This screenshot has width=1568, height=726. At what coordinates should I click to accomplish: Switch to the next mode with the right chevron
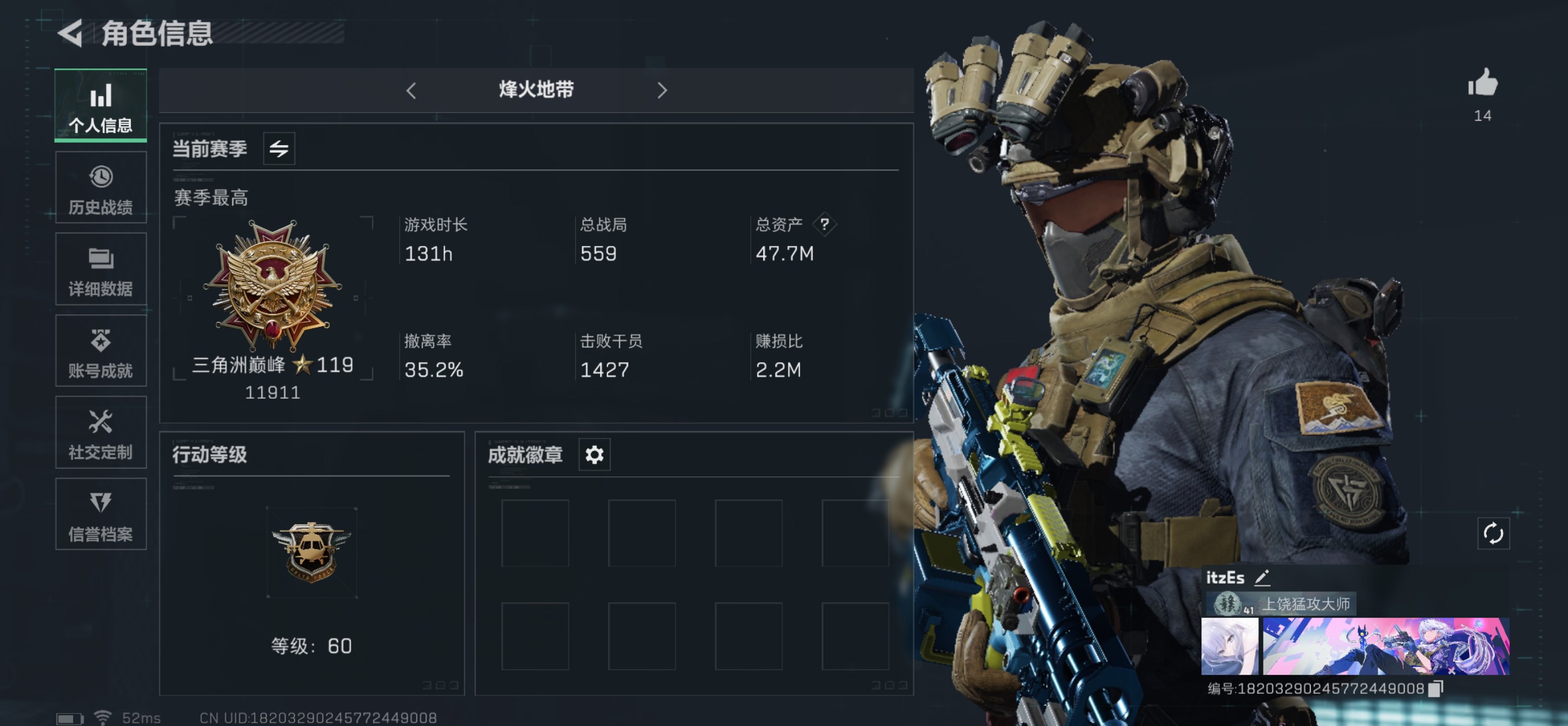pos(662,89)
